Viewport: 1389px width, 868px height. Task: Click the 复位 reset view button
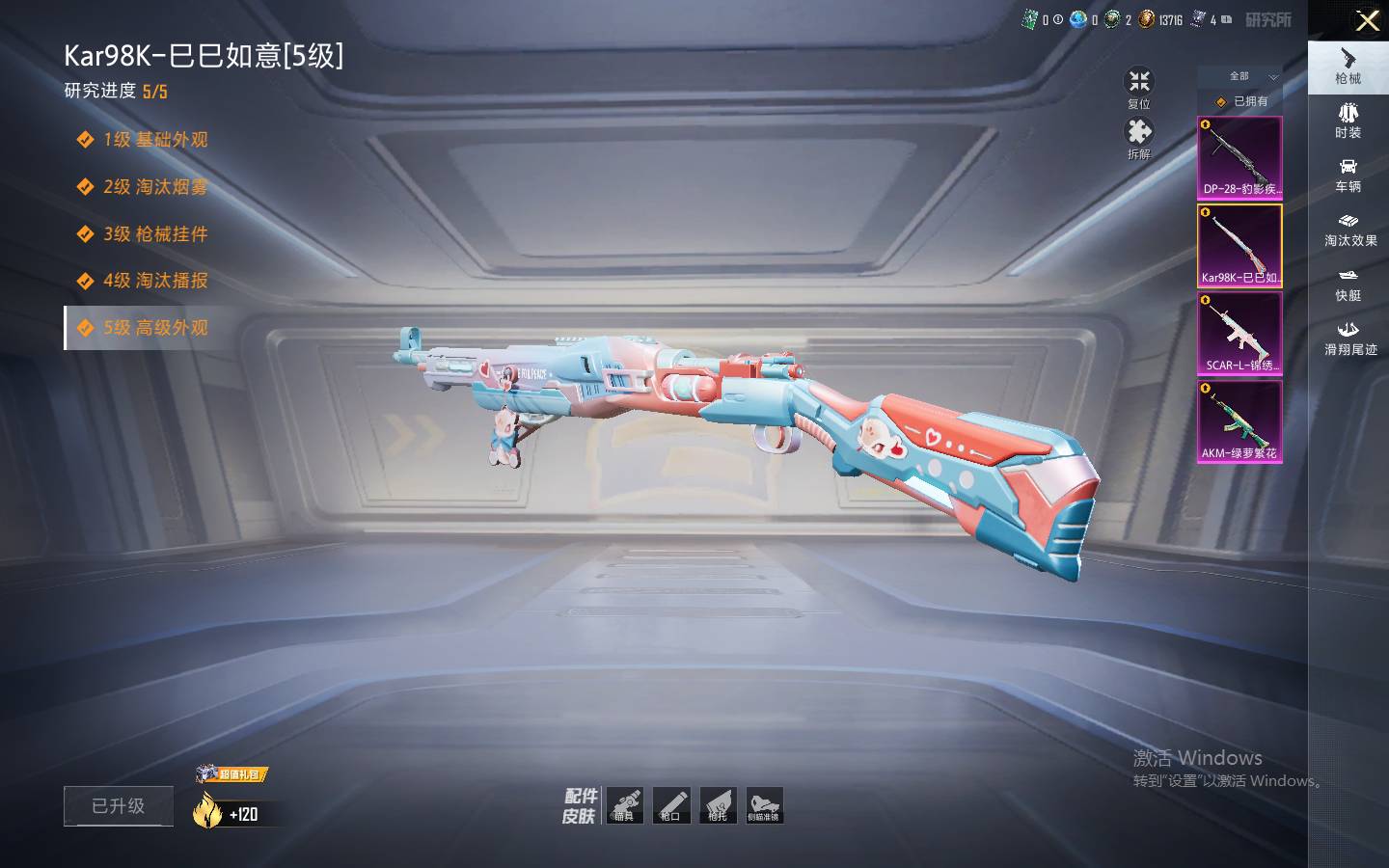pyautogui.click(x=1139, y=88)
